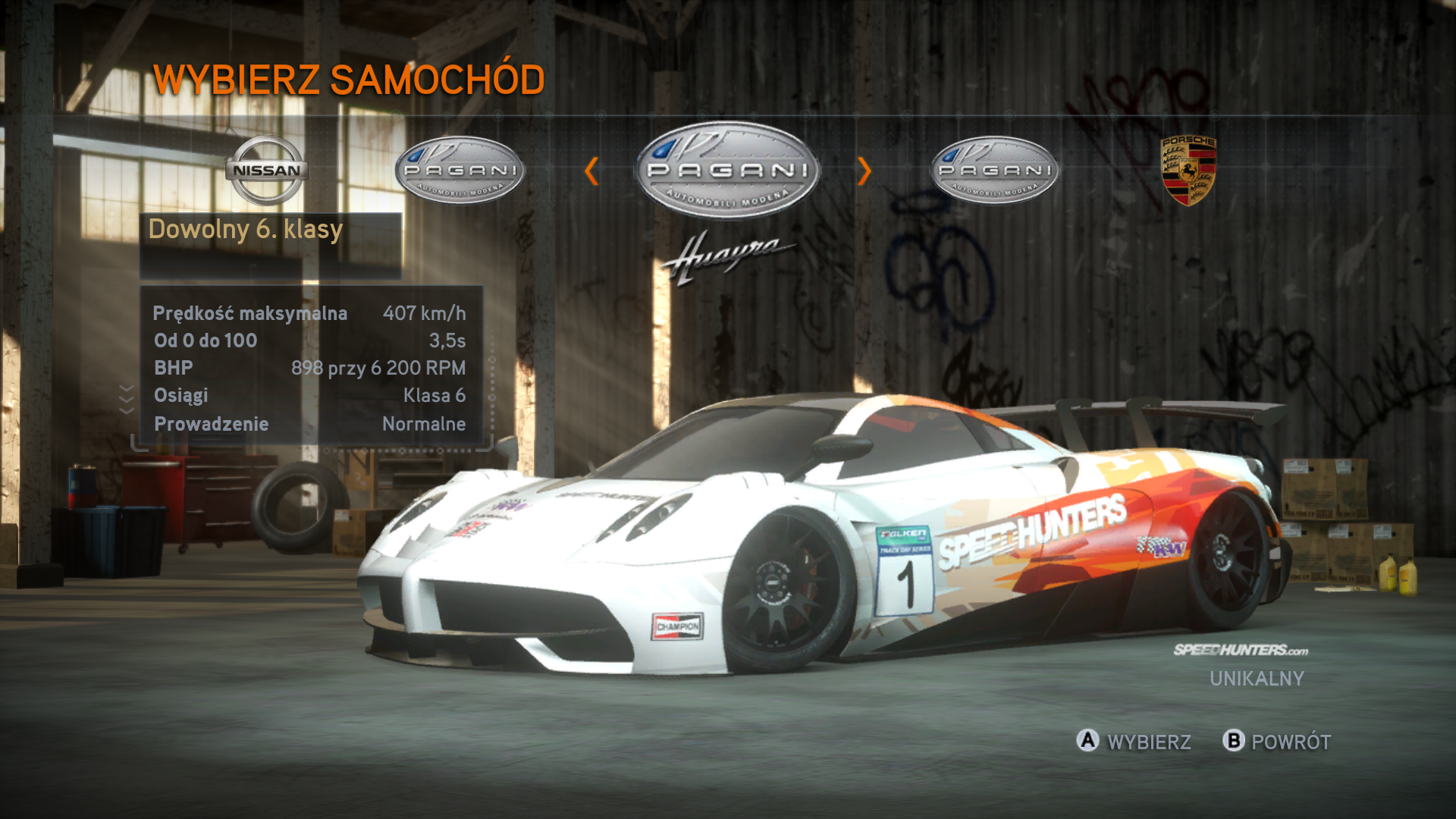Select the Nissan manufacturer logo
The height and width of the screenshot is (819, 1456).
267,170
